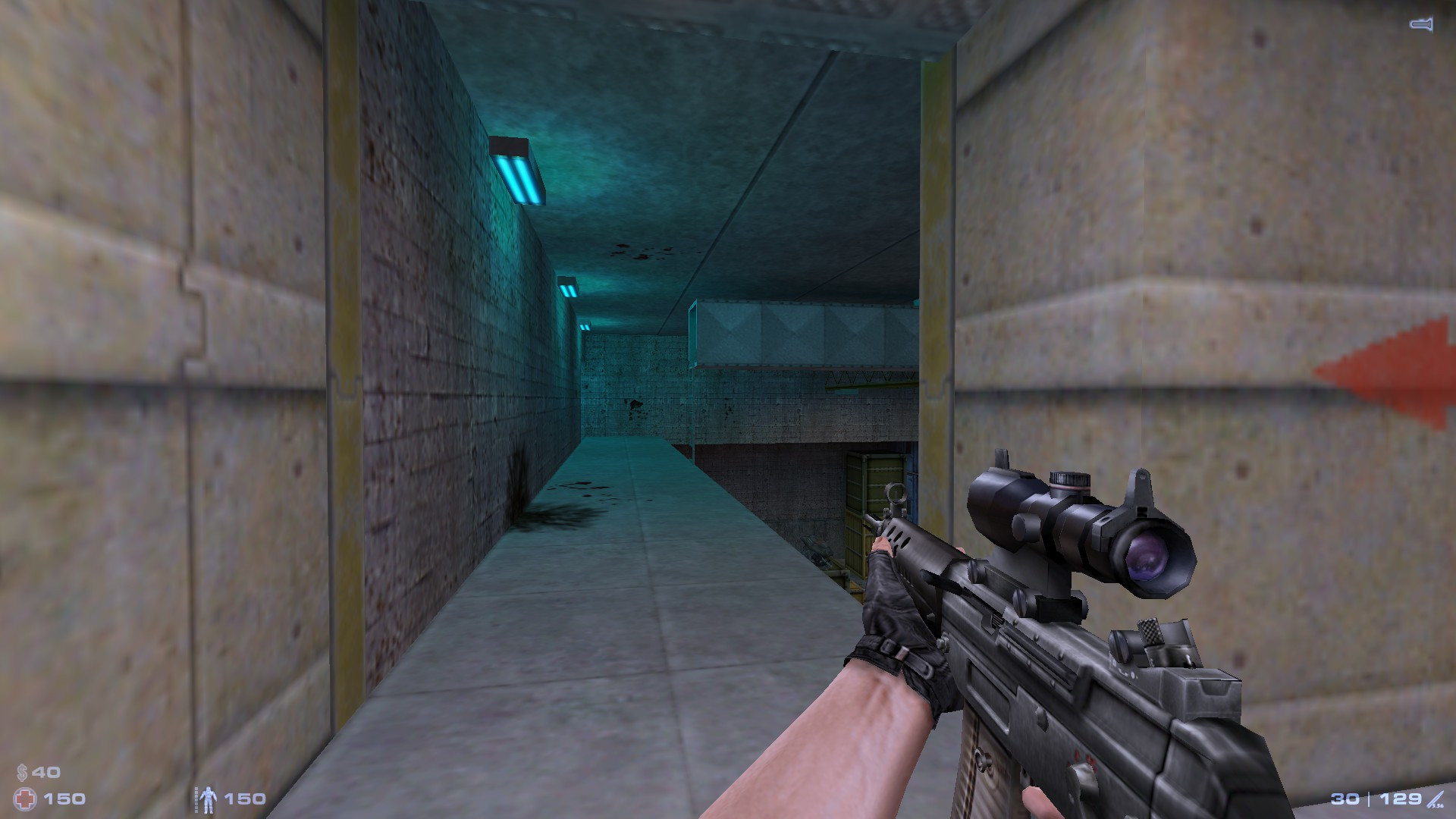Expand the armor segment bar beside the suit icon
1456x819 pixels.
(x=196, y=798)
